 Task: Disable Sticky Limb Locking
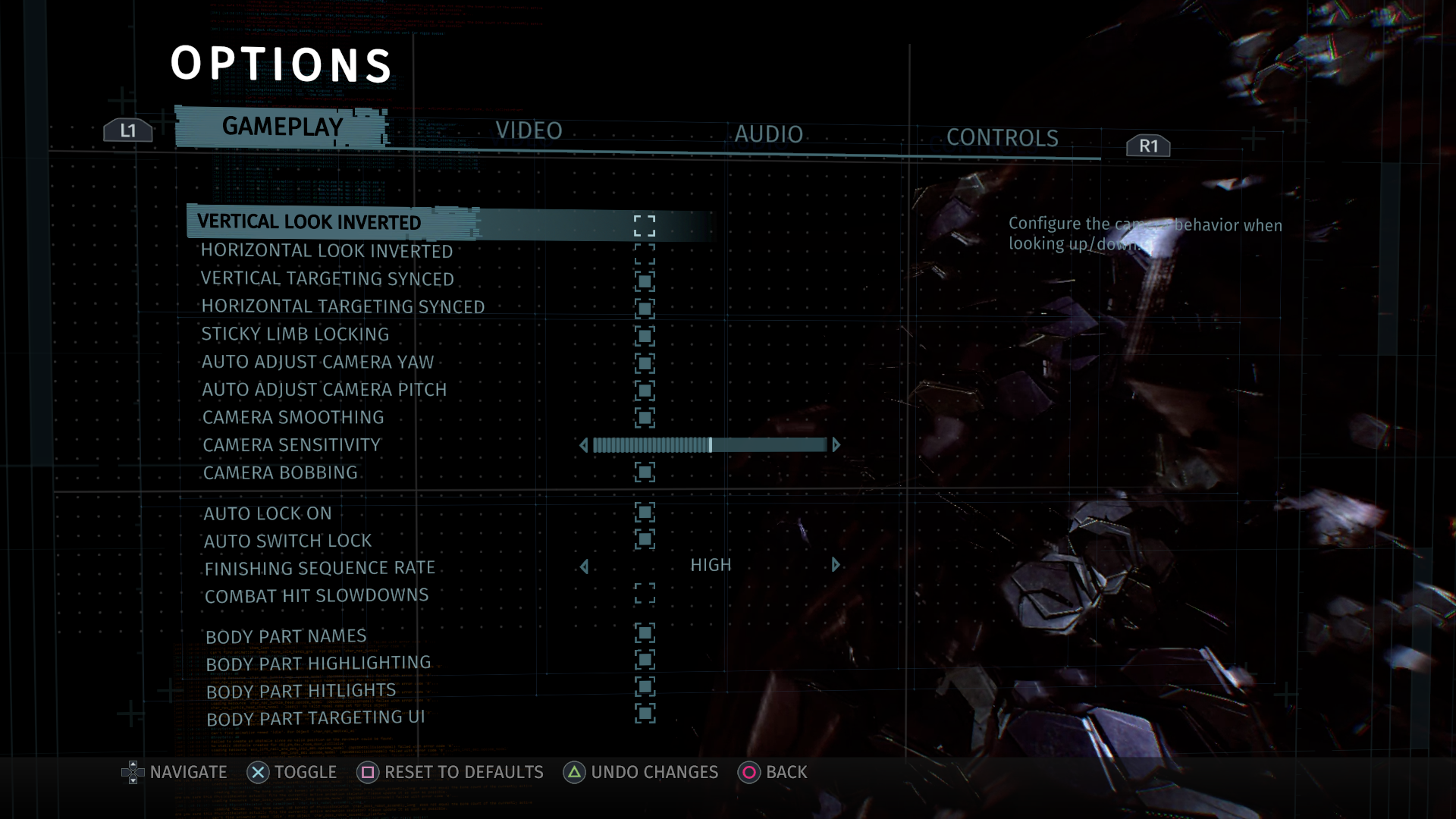click(x=645, y=336)
